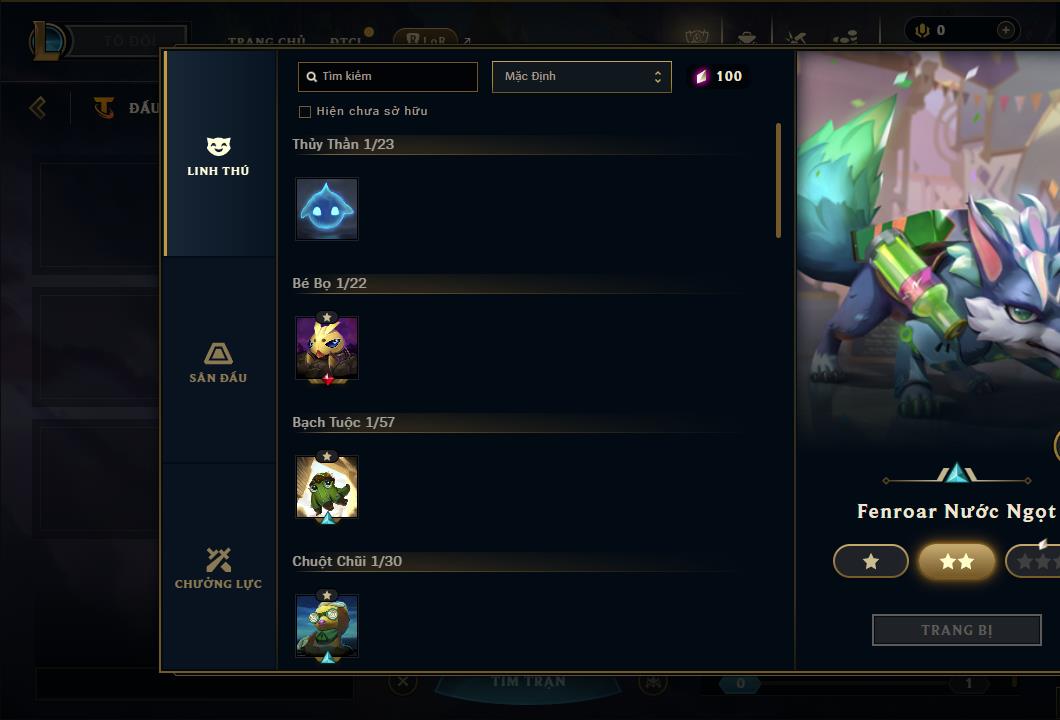Choose the one-star tier button

[870, 561]
